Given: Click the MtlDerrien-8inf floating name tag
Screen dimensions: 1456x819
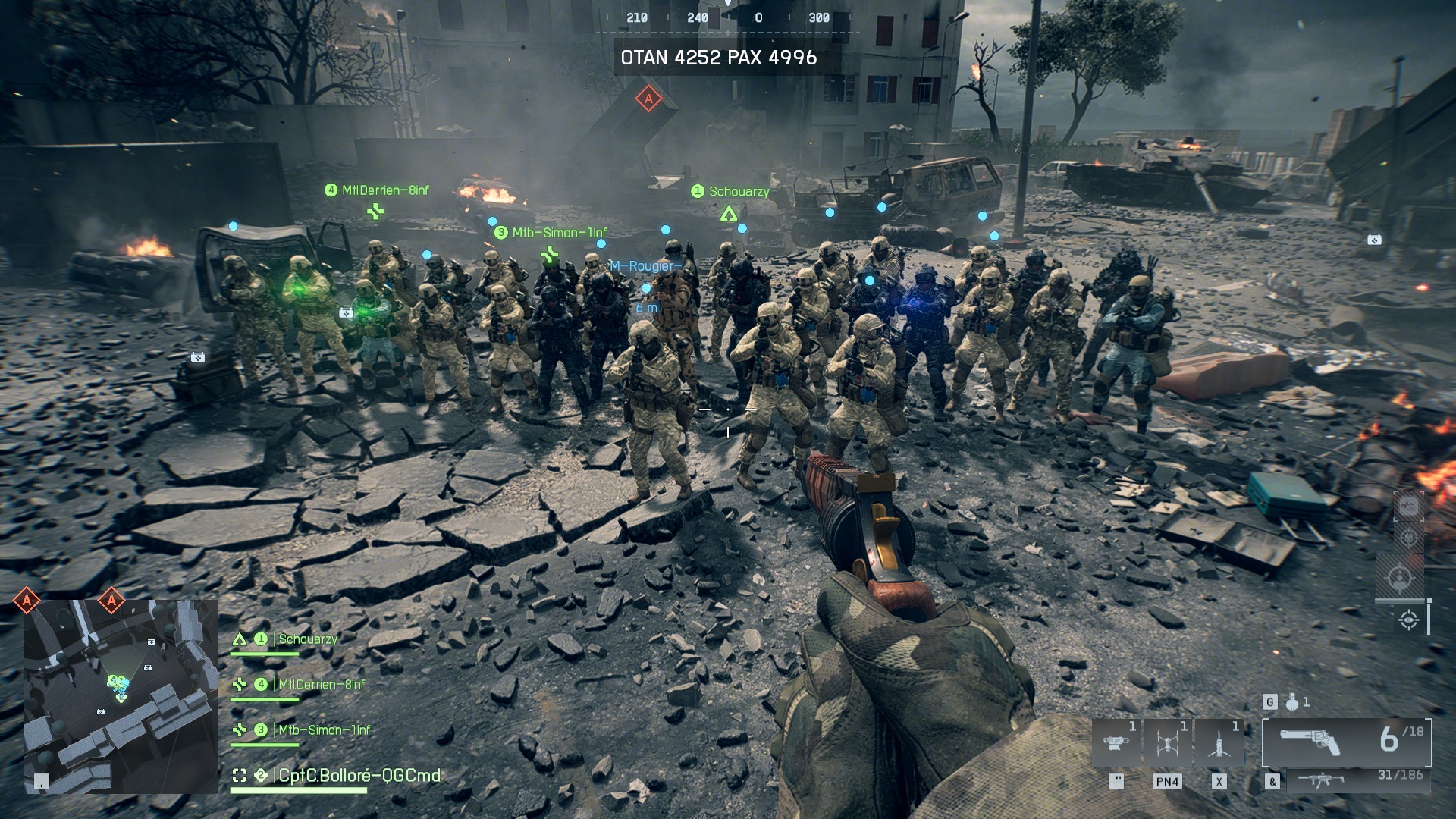Looking at the screenshot, I should pyautogui.click(x=384, y=190).
